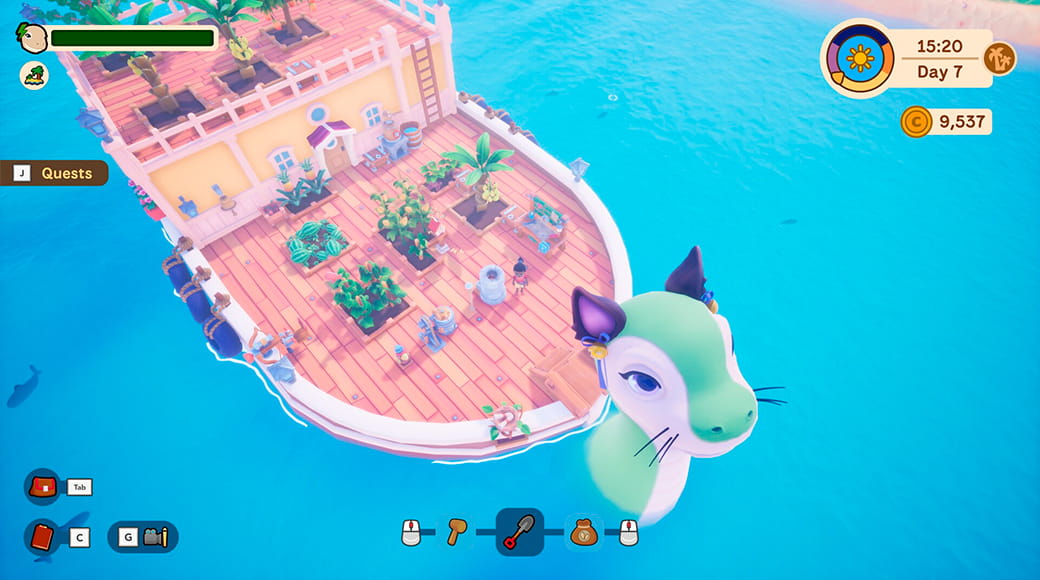Click the palm tree island icon by the clock

click(999, 58)
